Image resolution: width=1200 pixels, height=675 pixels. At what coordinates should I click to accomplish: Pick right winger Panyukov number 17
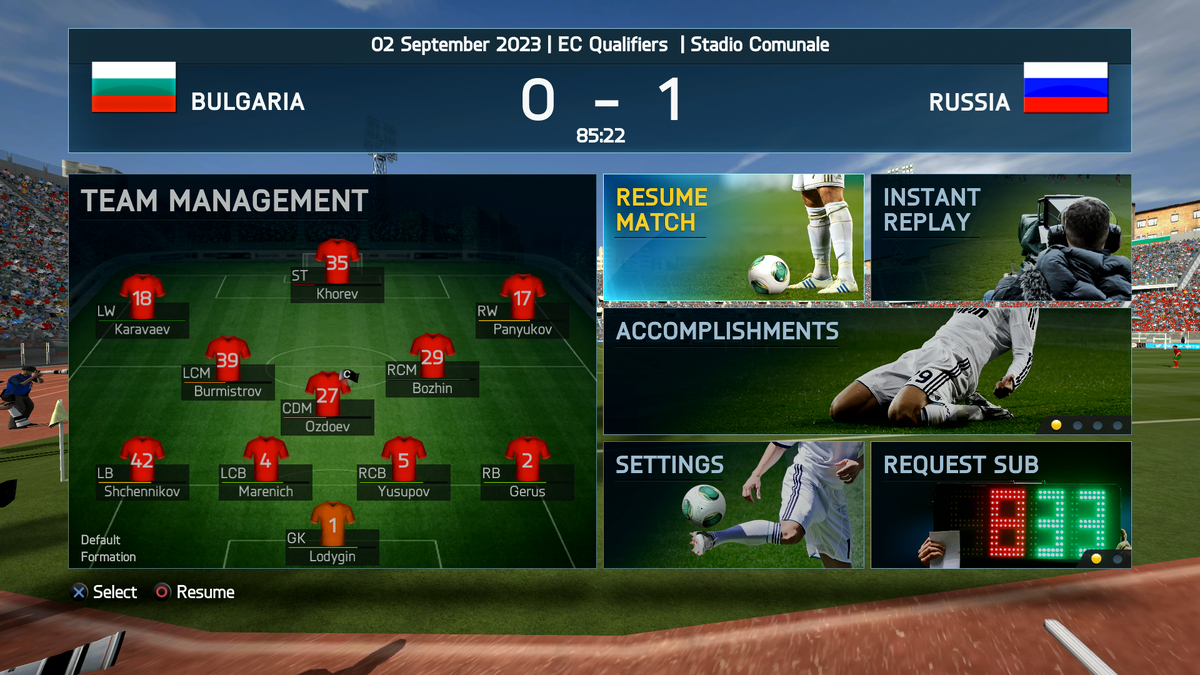point(522,296)
